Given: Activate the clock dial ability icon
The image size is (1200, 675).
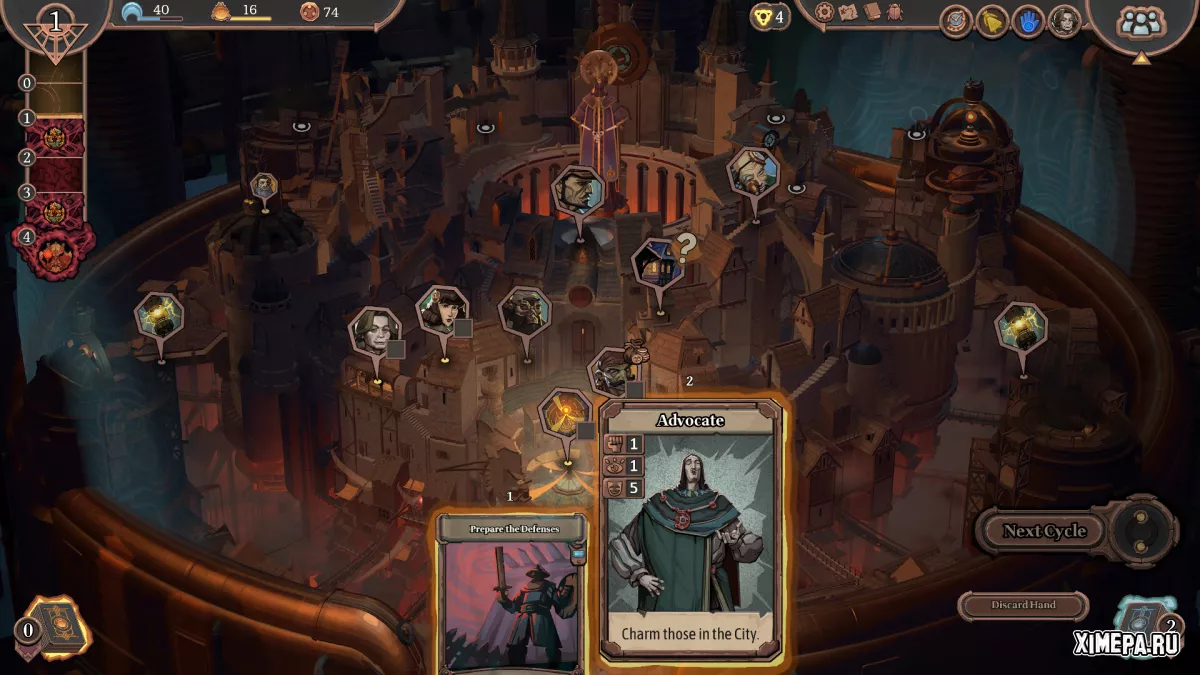Looking at the screenshot, I should click(956, 21).
